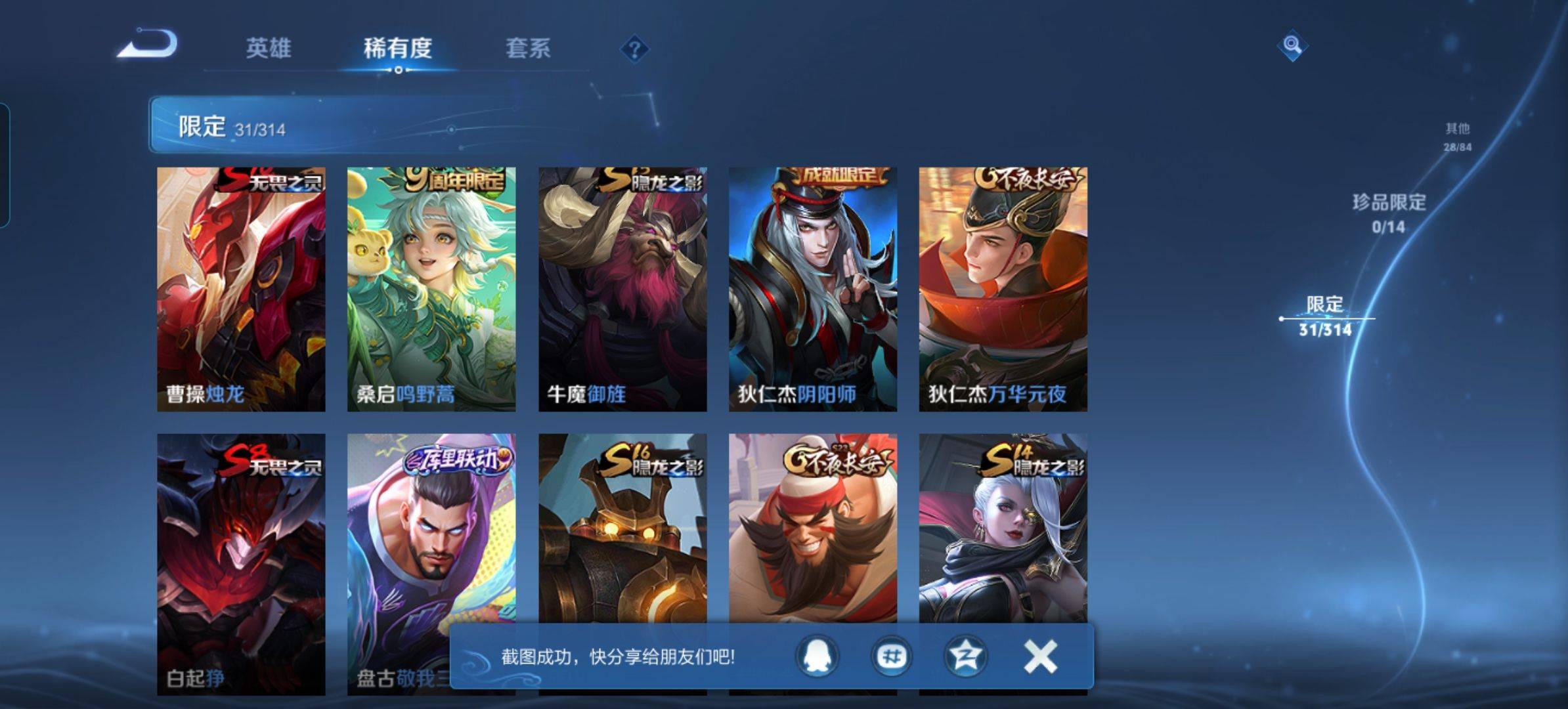The height and width of the screenshot is (709, 1568).
Task: Share screenshot to QQ Zone star icon
Action: click(965, 656)
